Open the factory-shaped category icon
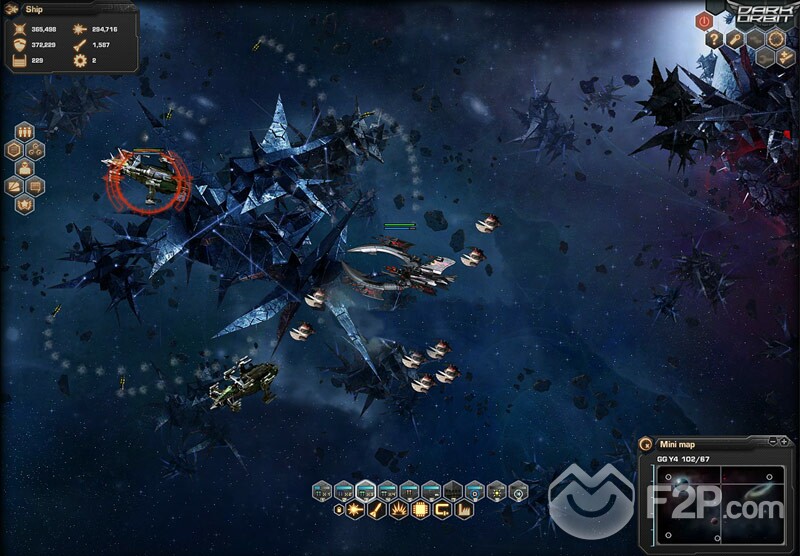 [x=462, y=511]
